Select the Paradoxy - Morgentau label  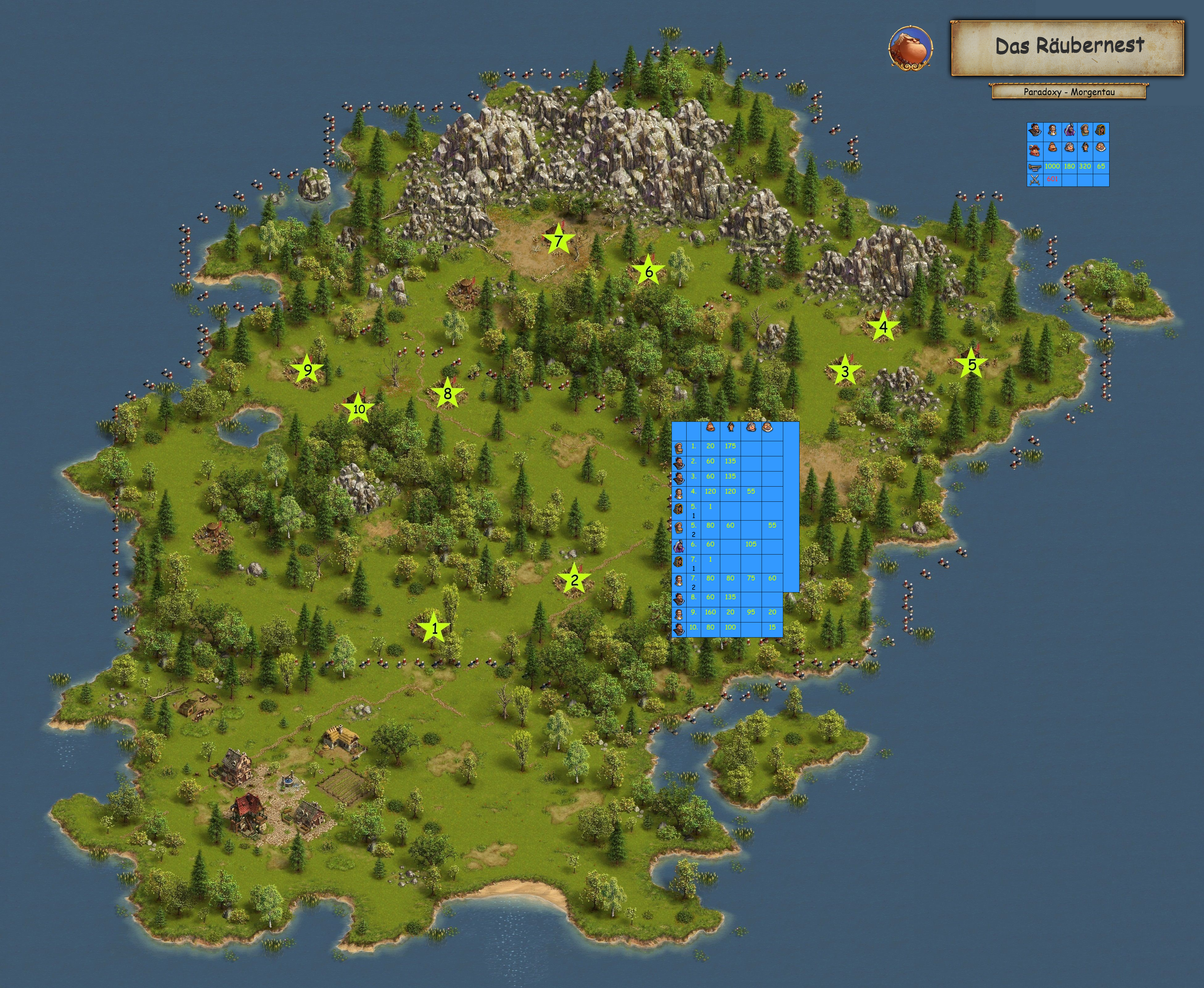pyautogui.click(x=1068, y=92)
